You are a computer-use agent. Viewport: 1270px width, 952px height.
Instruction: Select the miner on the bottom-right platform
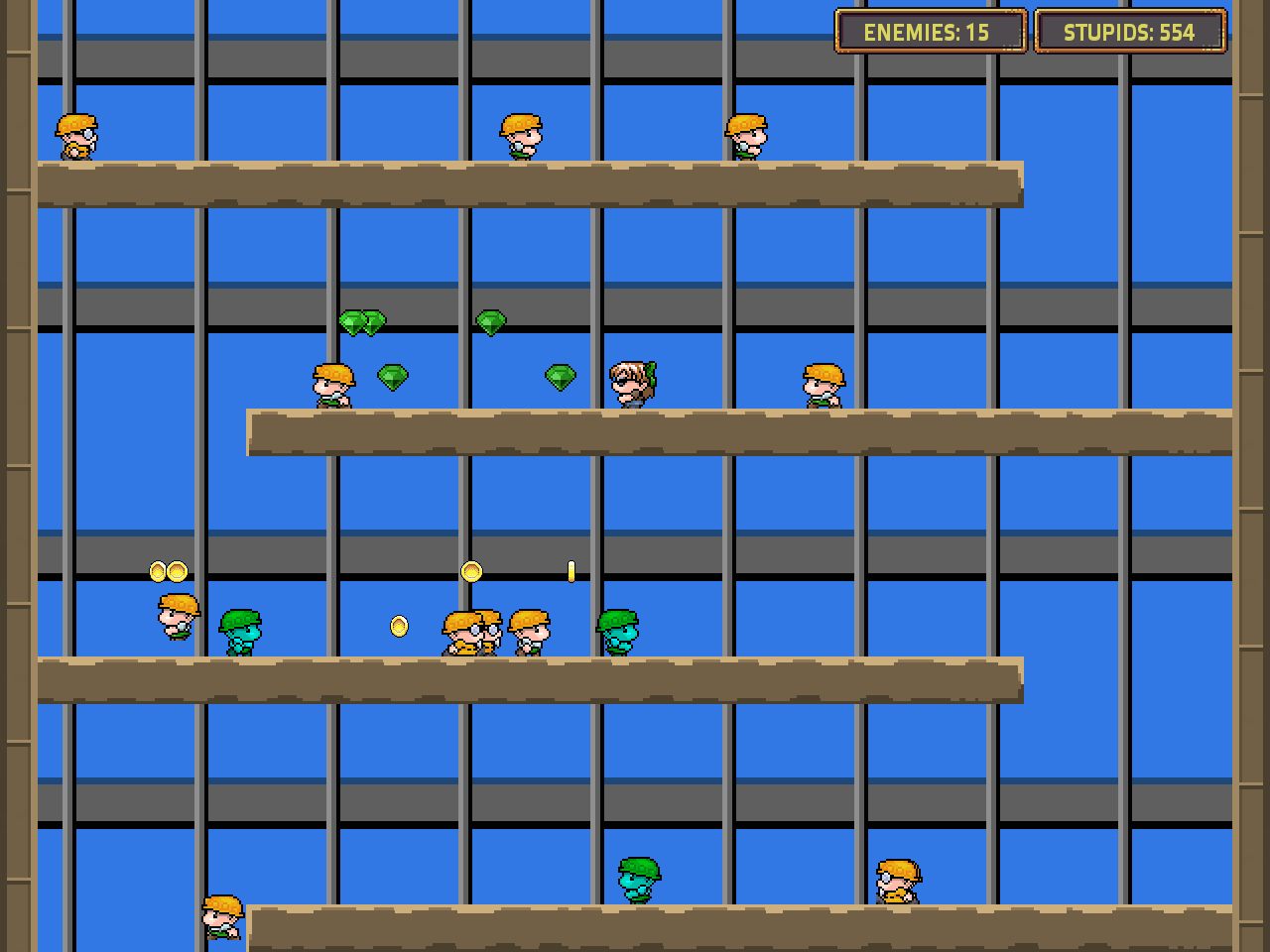[898, 883]
